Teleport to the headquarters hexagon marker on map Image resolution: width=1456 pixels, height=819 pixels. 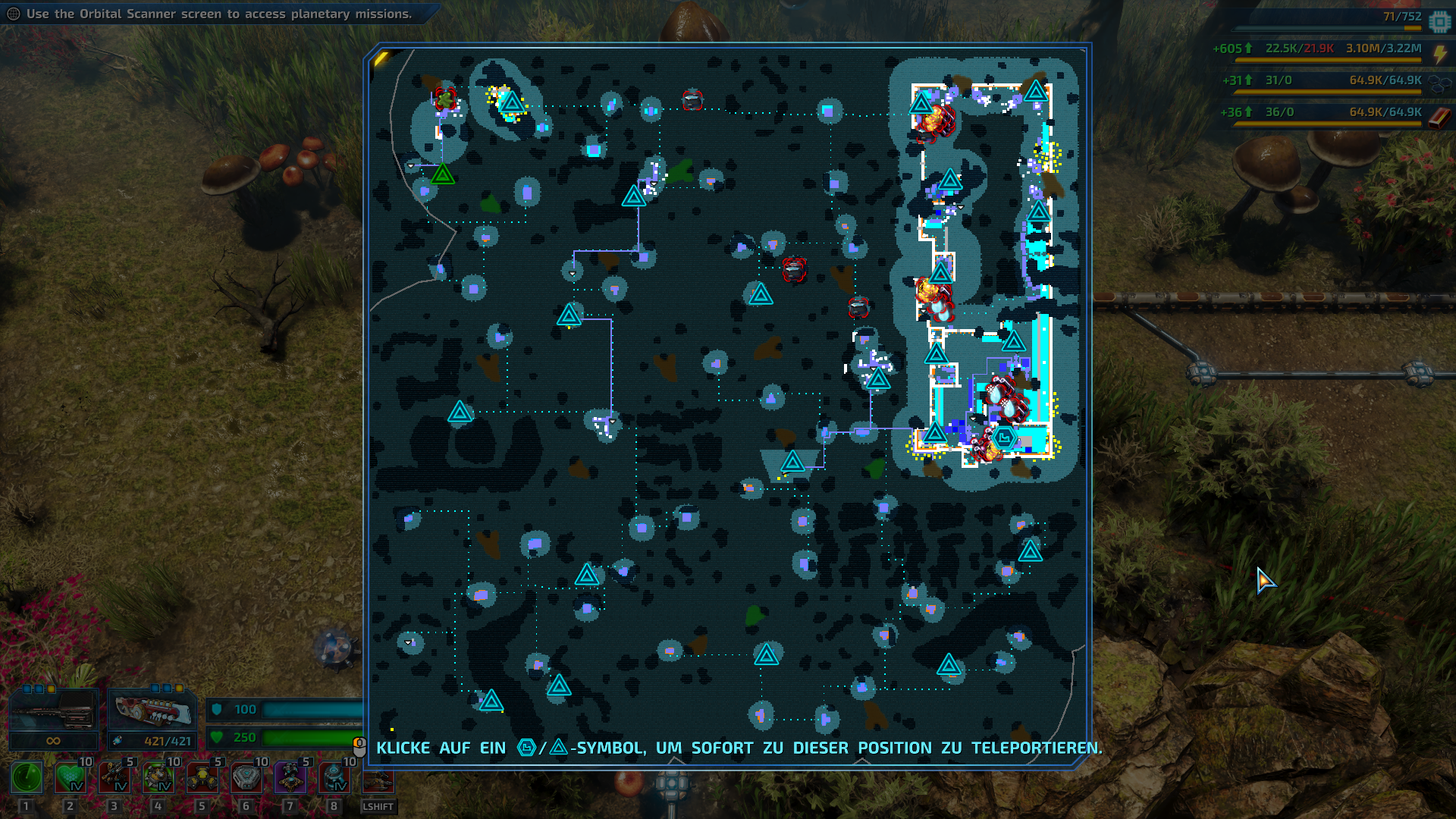pyautogui.click(x=1004, y=438)
